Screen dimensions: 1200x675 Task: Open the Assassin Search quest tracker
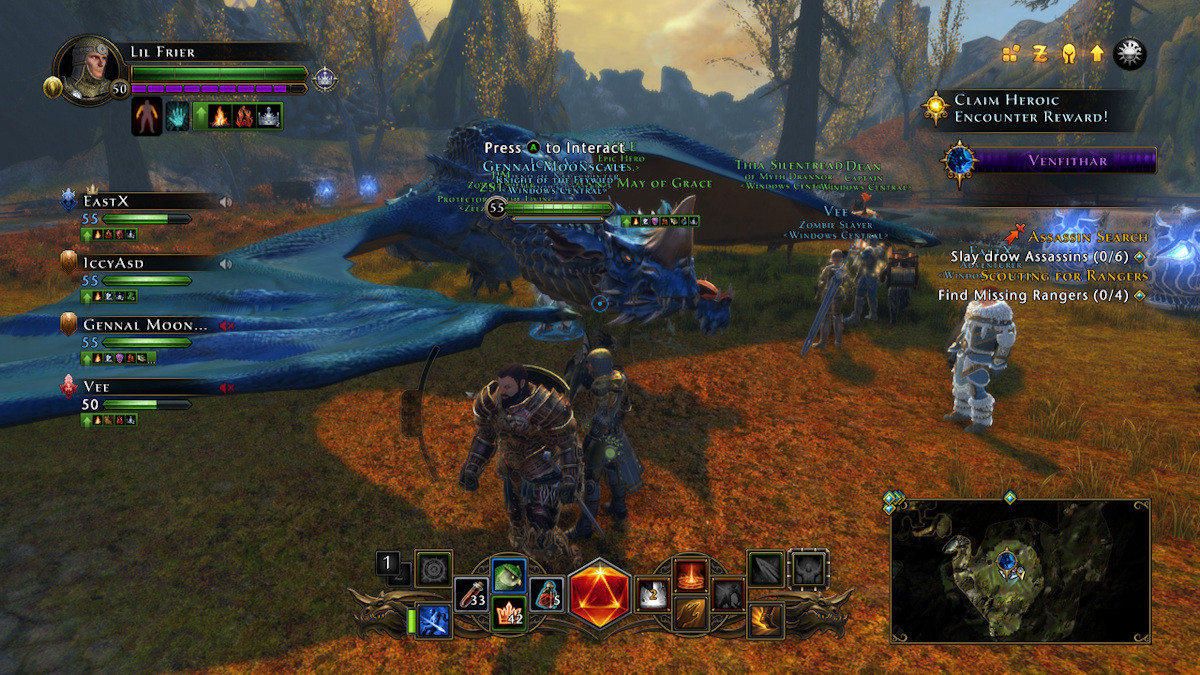pos(1088,237)
